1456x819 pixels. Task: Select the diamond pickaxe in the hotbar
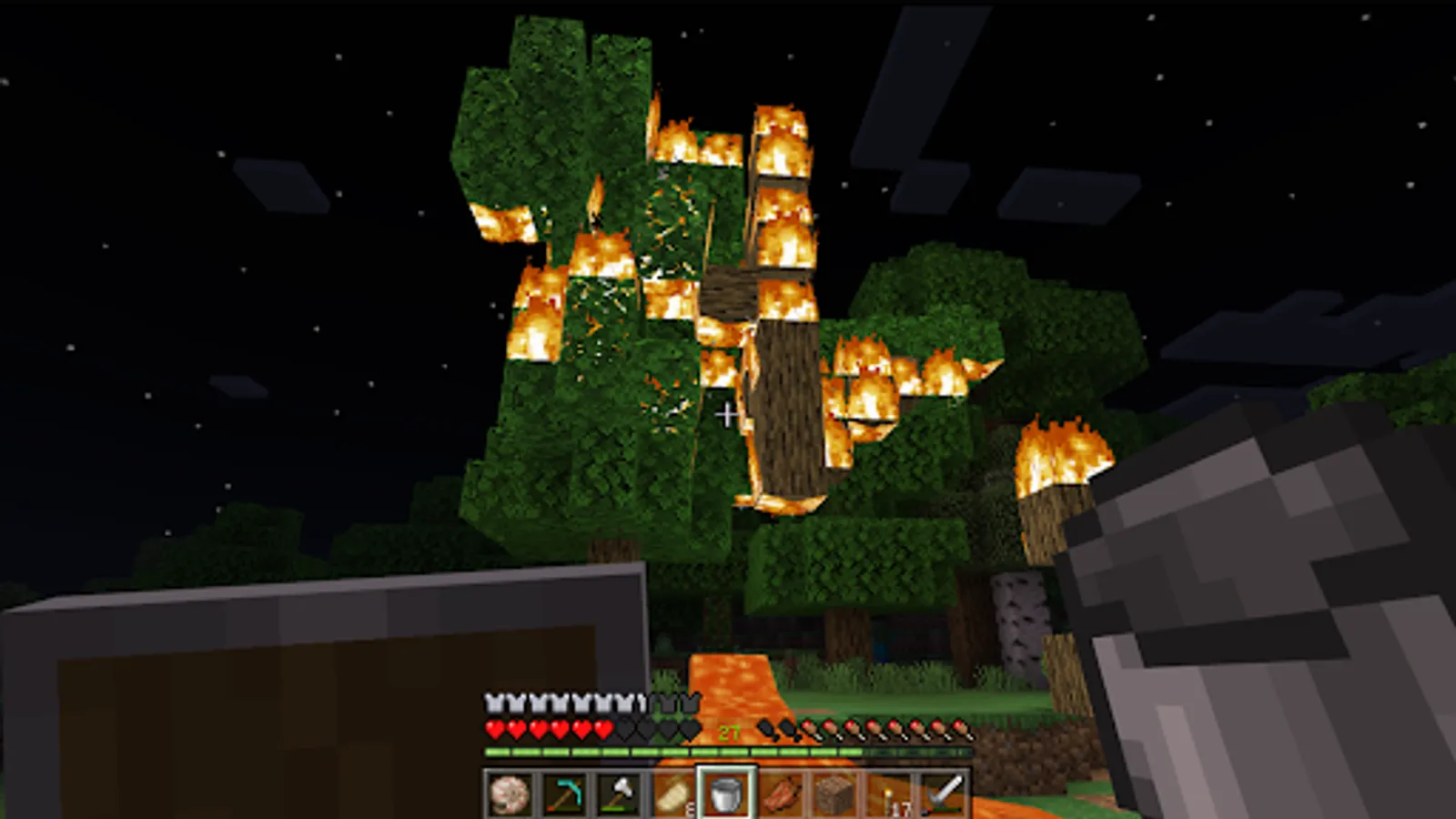pyautogui.click(x=566, y=794)
